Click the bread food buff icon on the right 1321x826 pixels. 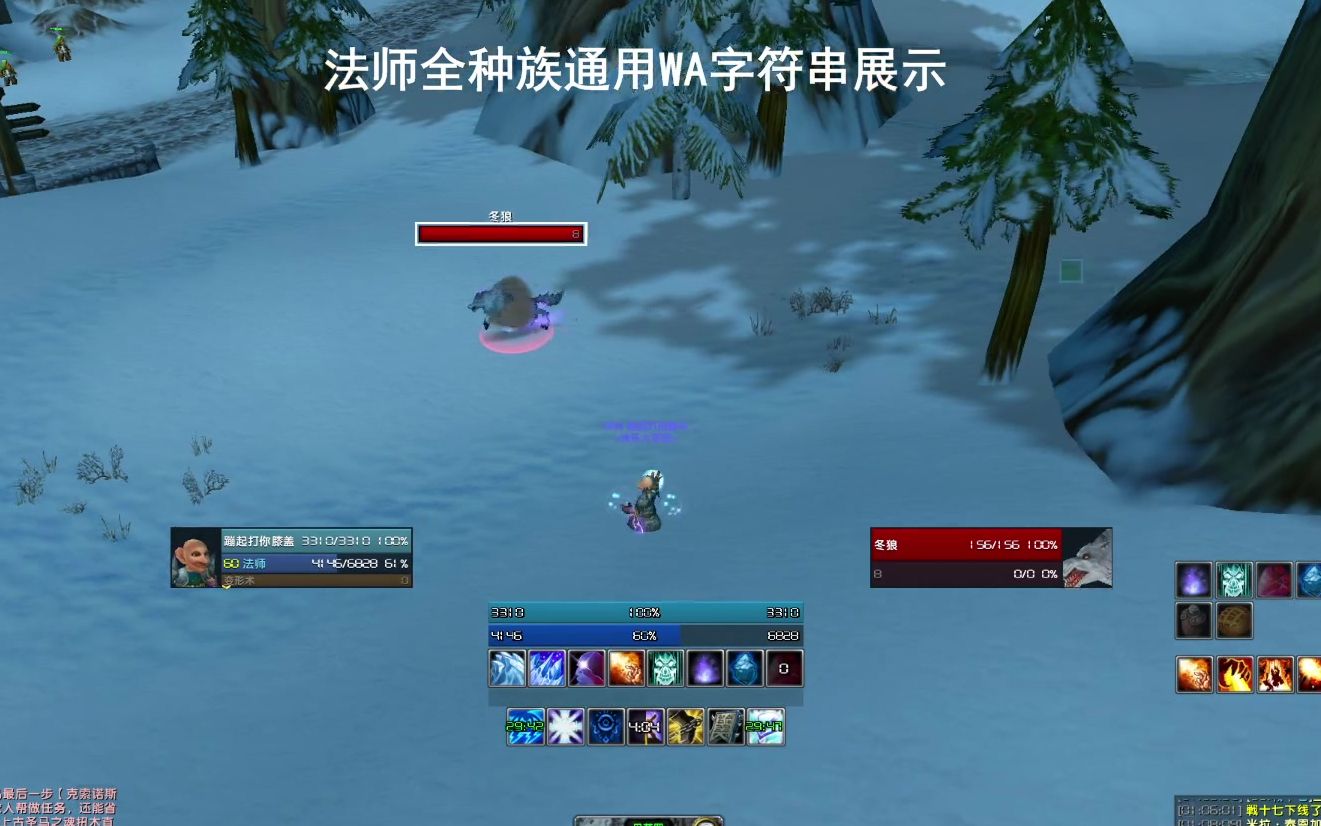1234,620
